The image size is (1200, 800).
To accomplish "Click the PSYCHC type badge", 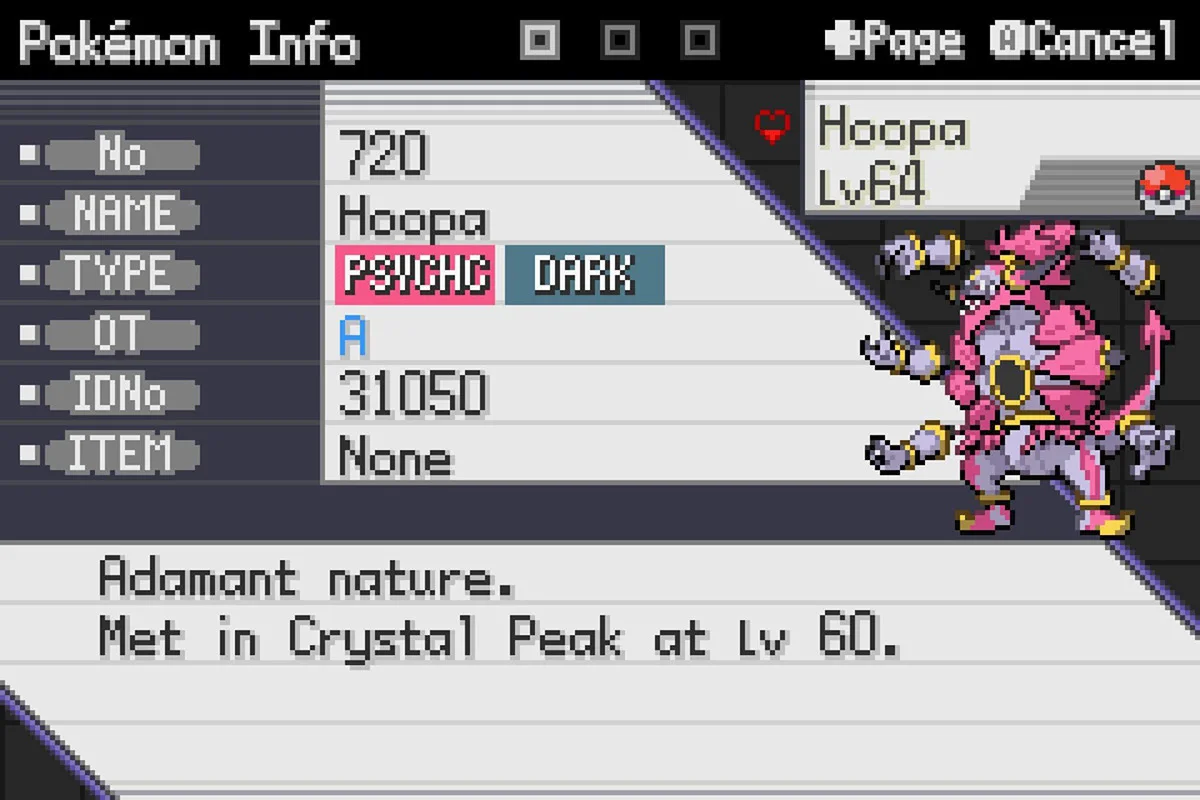I will point(416,274).
